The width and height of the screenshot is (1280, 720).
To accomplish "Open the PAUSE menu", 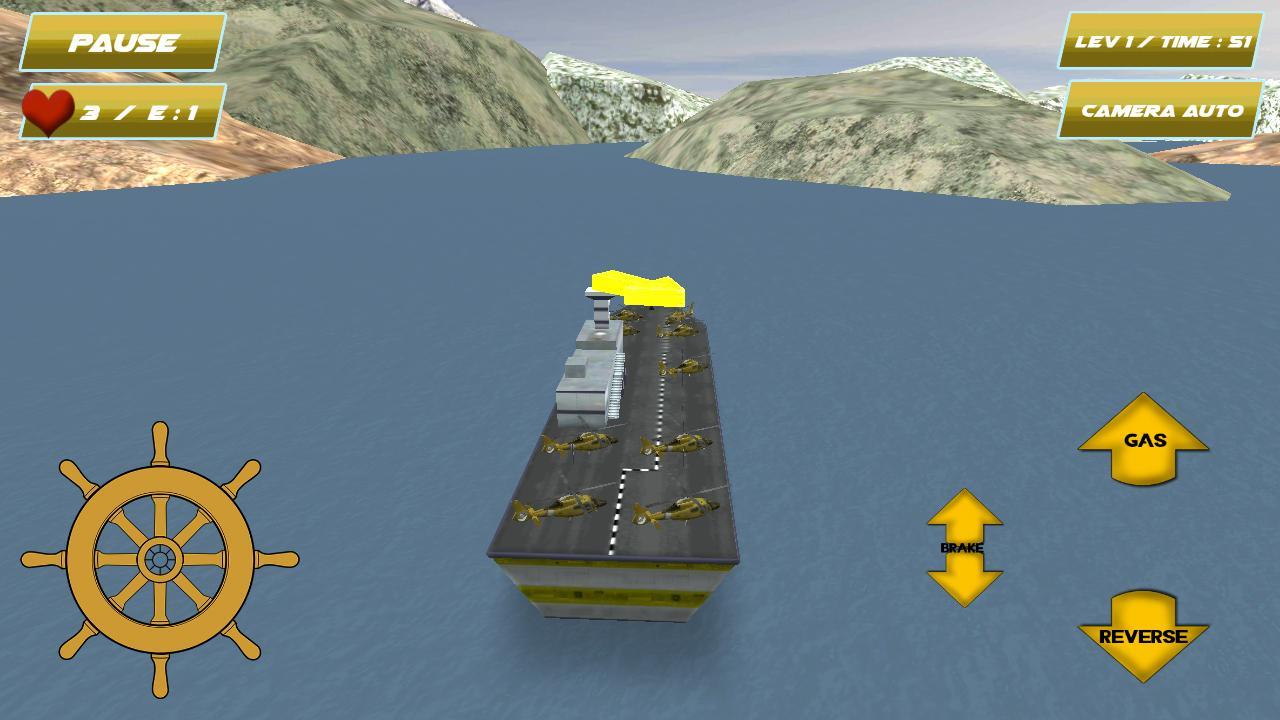I will pyautogui.click(x=118, y=43).
